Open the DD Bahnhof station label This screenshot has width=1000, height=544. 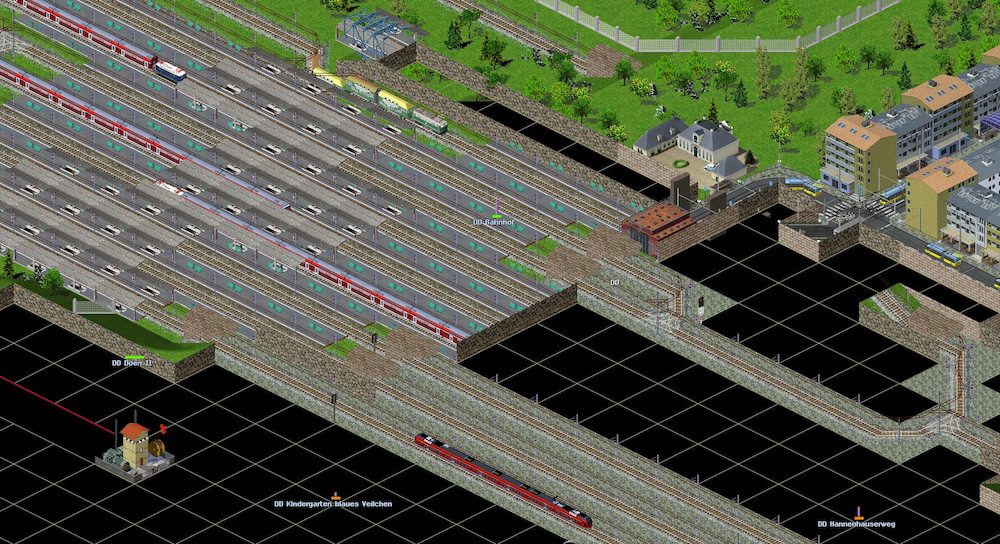tap(492, 222)
